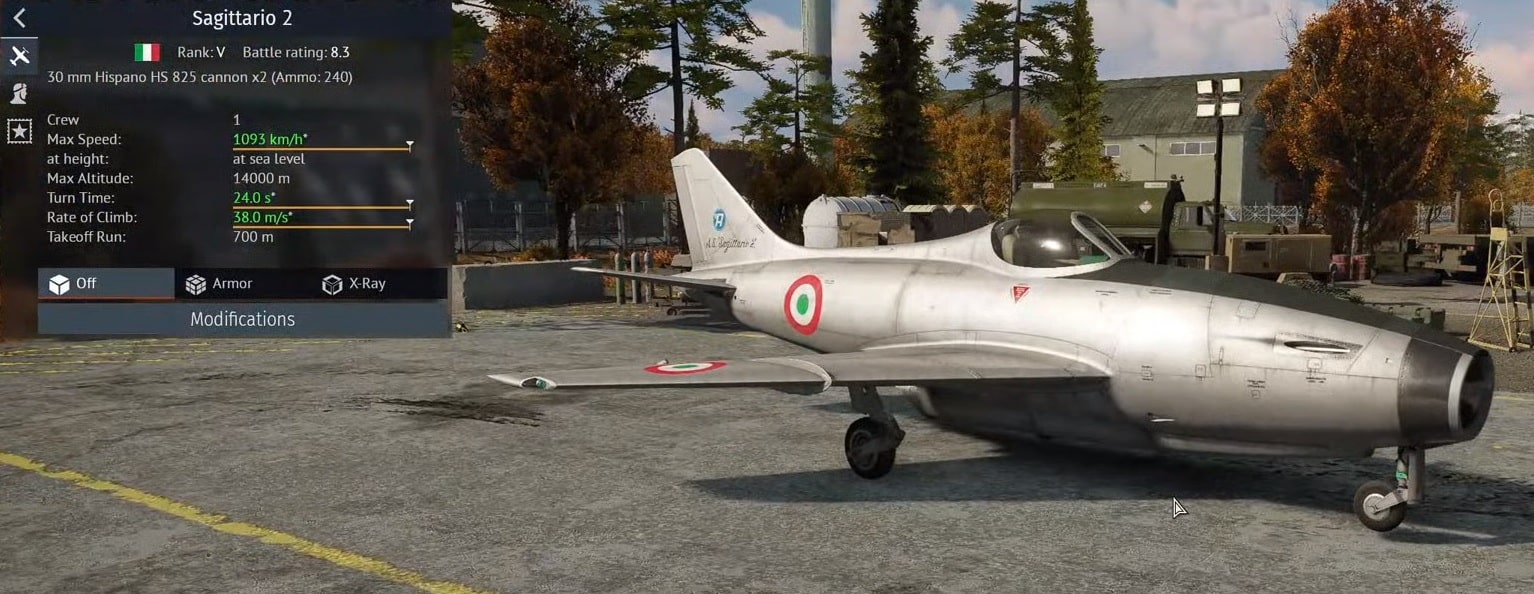Select the aircraft stats tab icon
This screenshot has height=594, width=1534.
(x=19, y=56)
